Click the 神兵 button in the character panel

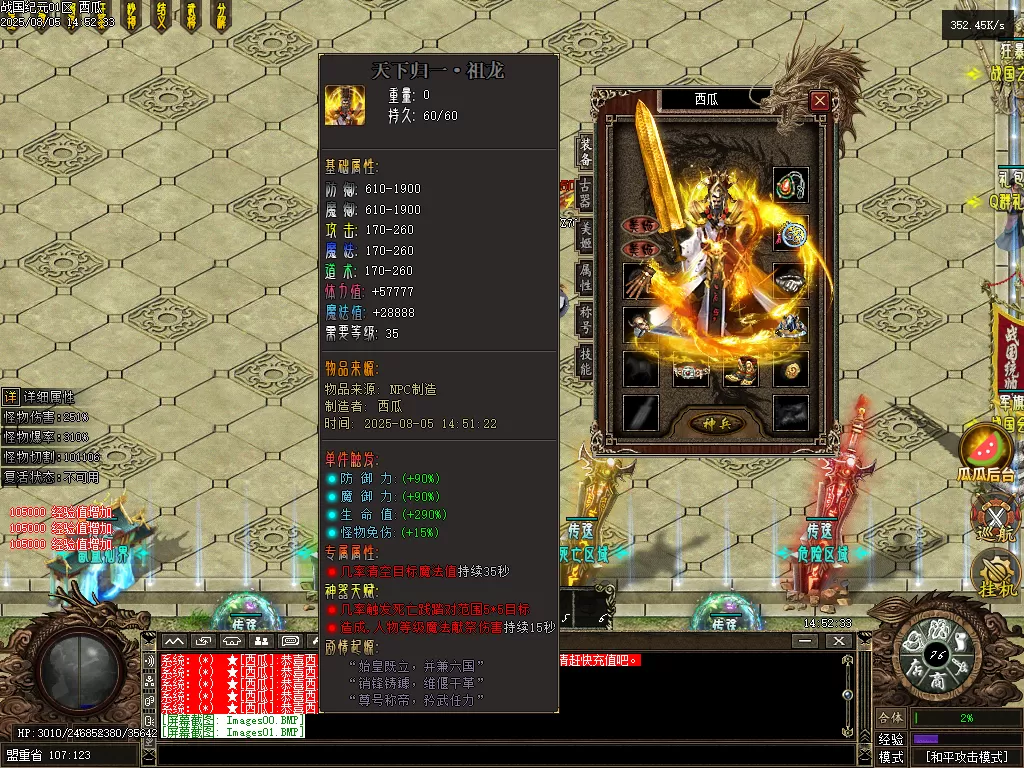tap(714, 424)
